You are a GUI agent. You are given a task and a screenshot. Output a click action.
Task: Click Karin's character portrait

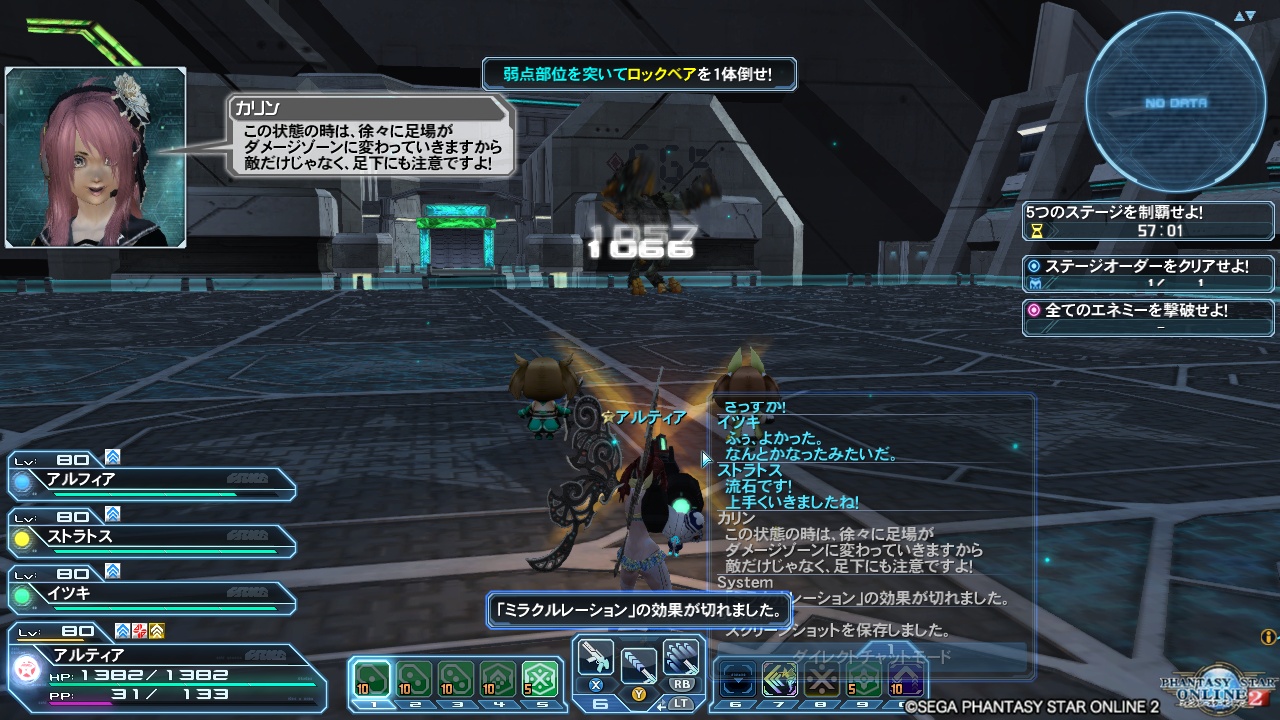click(95, 155)
